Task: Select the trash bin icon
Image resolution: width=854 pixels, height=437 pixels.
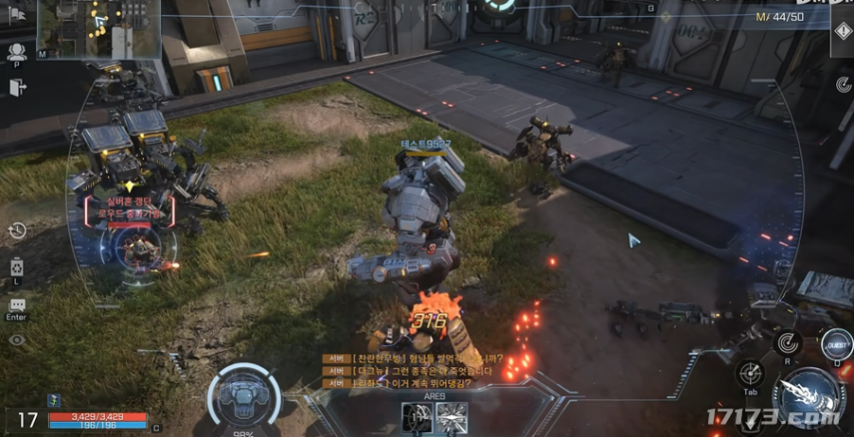Action: [17, 267]
